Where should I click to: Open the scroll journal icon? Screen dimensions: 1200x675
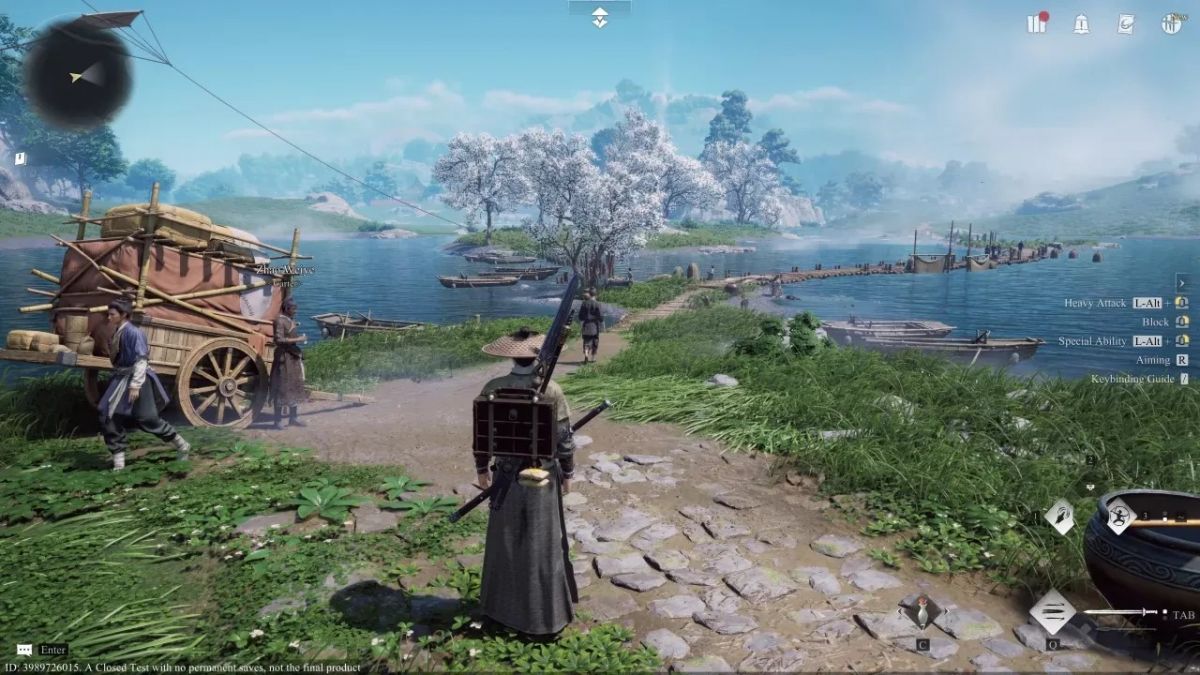coord(1126,24)
